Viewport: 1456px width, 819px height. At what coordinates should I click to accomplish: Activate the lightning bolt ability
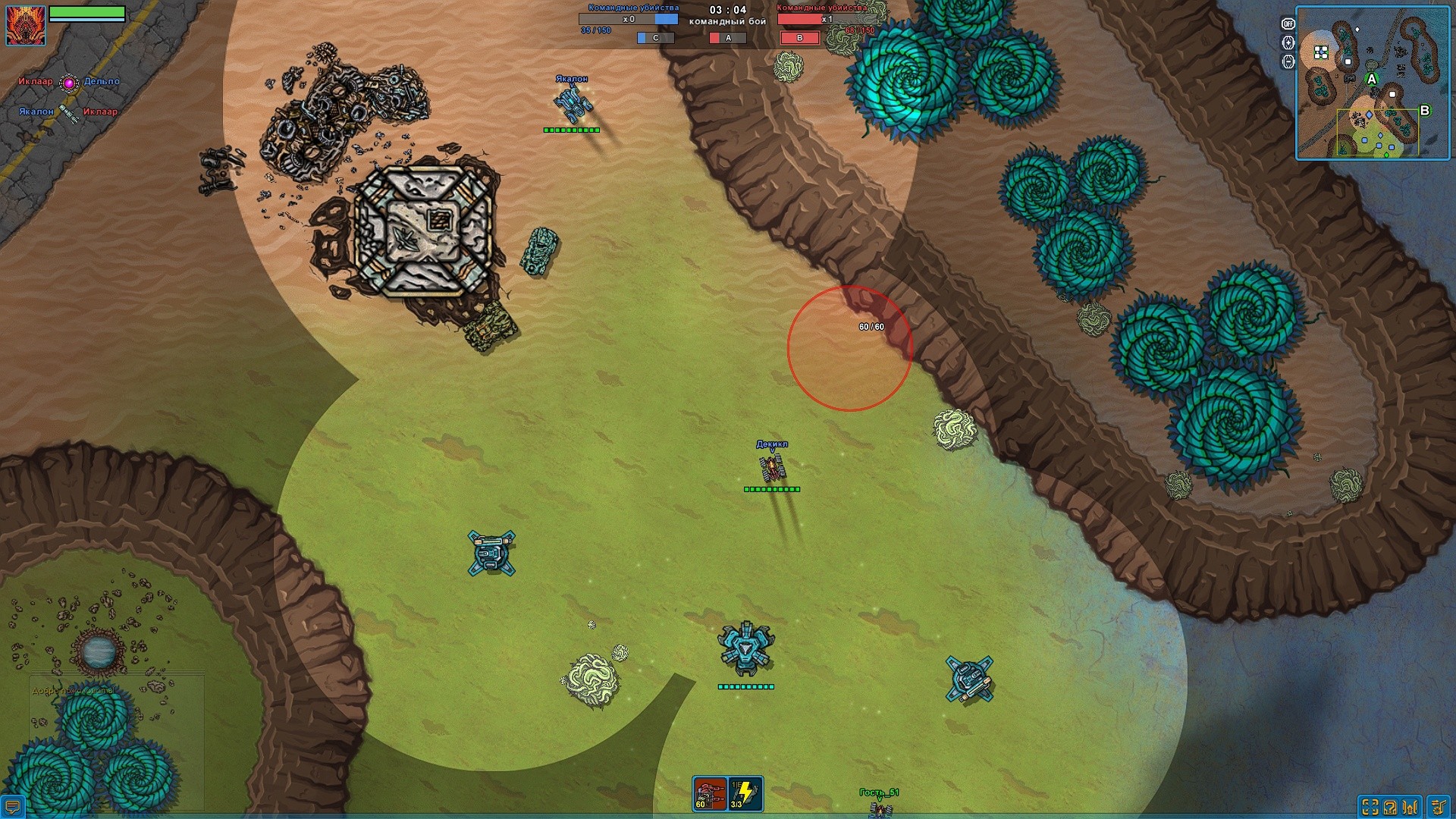(x=745, y=793)
